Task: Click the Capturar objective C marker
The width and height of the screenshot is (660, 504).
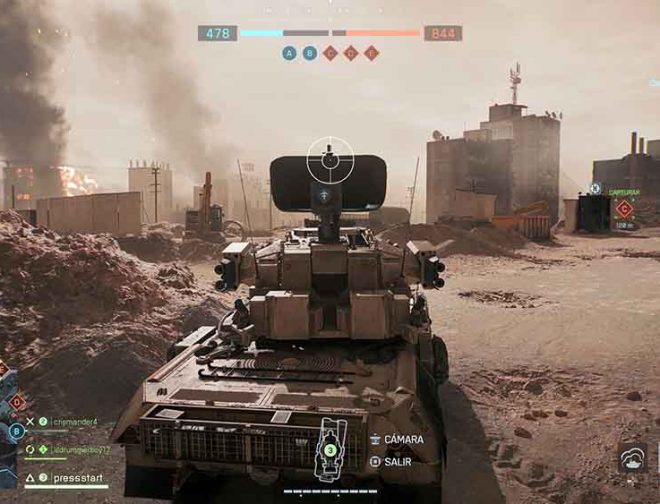Action: point(624,208)
